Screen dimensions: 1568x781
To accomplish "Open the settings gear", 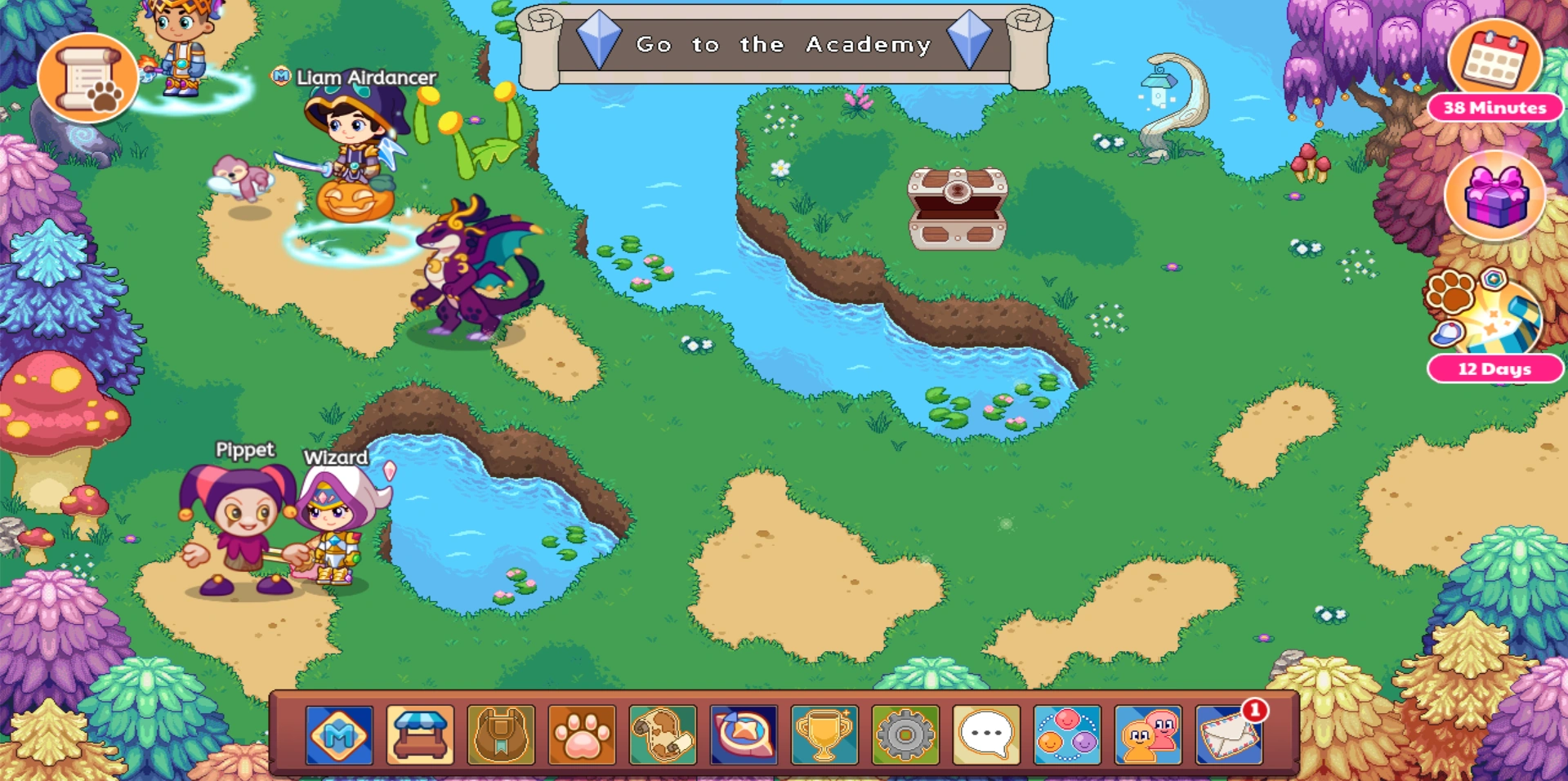I will point(903,737).
